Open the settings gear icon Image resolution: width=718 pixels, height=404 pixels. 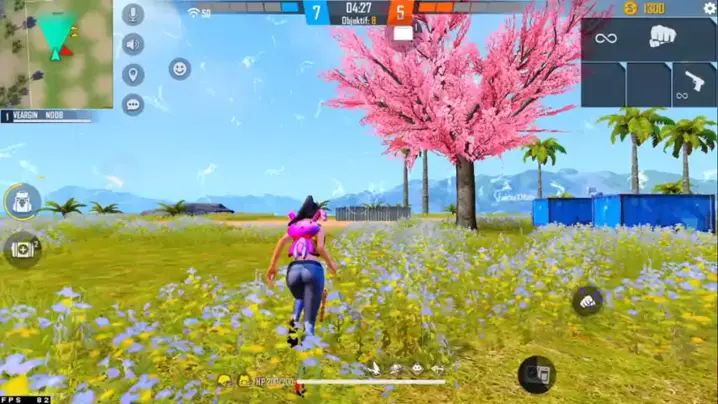click(x=709, y=9)
